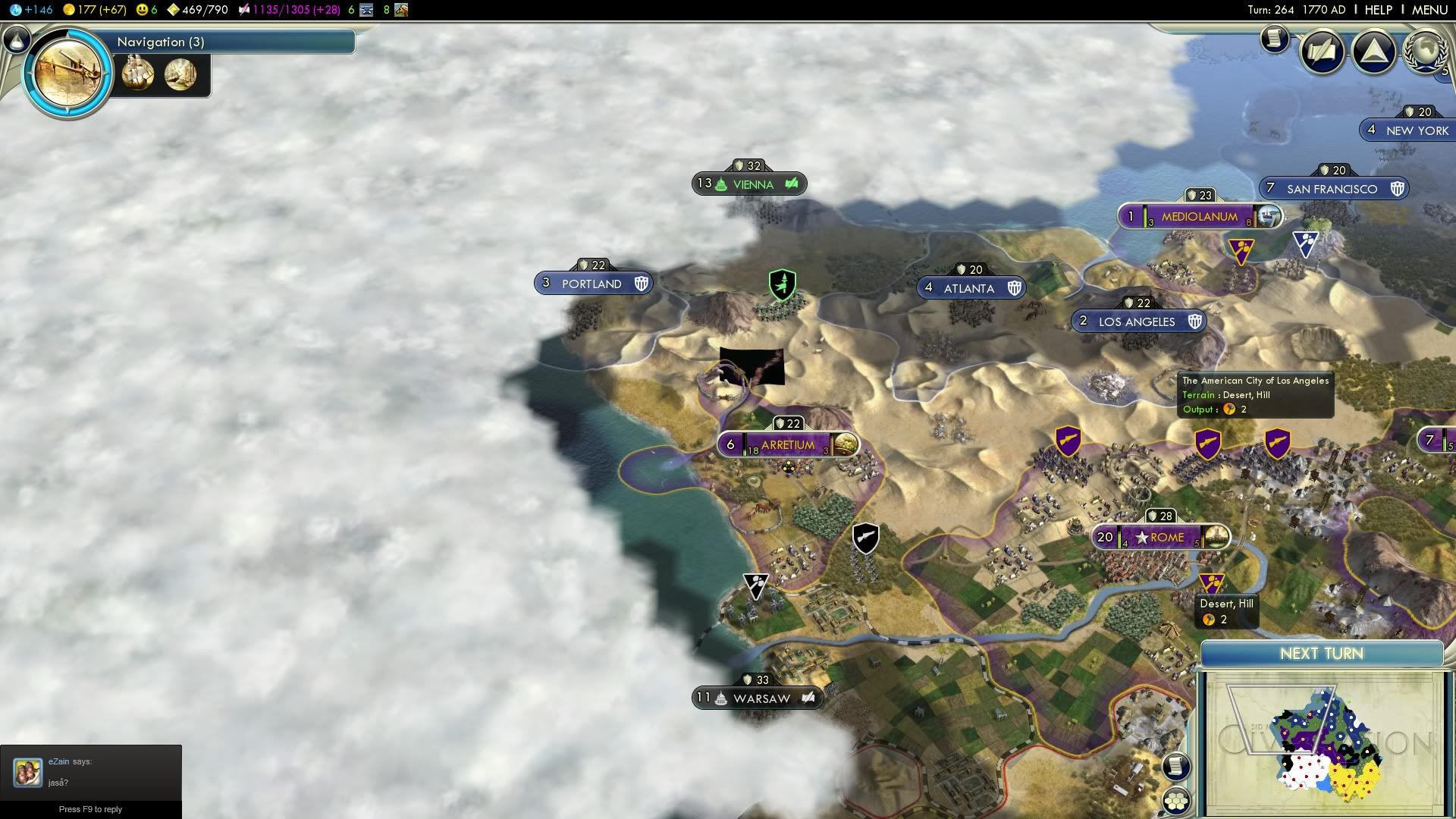Select the sailing ship unlock icon
The height and width of the screenshot is (819, 1456).
click(138, 74)
